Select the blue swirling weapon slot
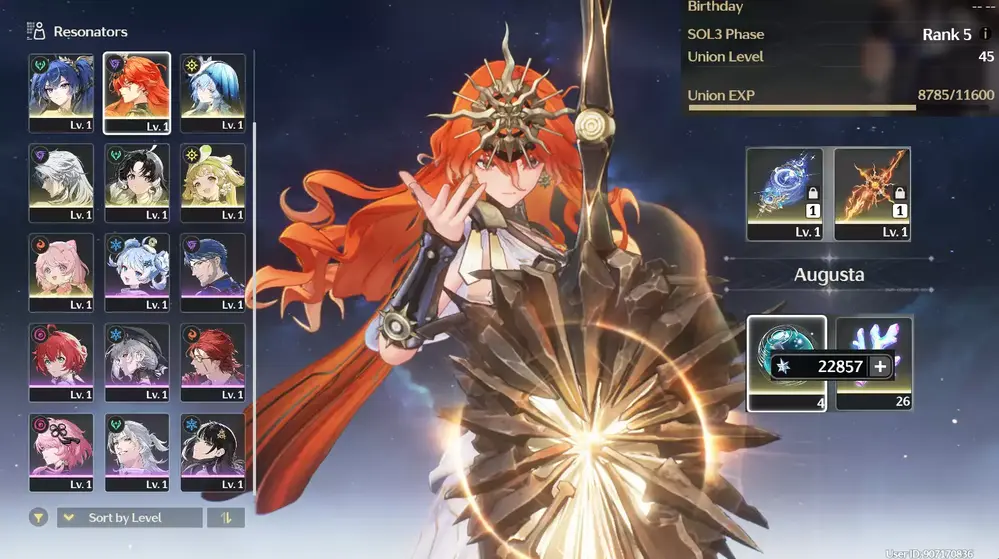999x559 pixels. point(785,193)
